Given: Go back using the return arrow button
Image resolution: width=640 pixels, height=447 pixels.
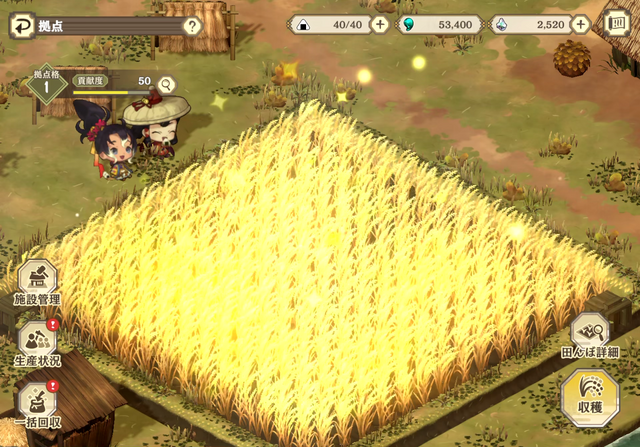Looking at the screenshot, I should coord(18,25).
